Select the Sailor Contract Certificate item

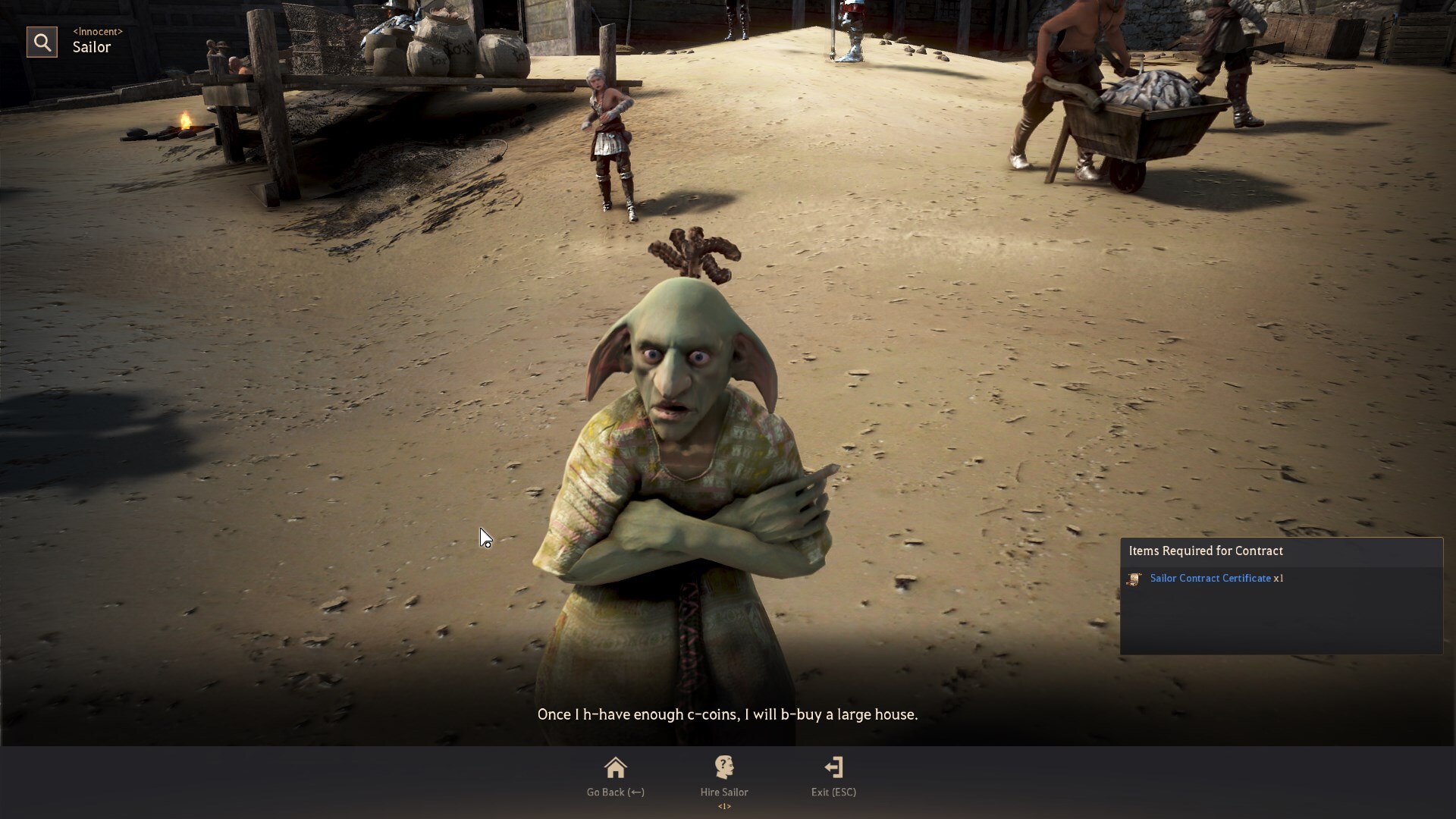click(x=1210, y=579)
